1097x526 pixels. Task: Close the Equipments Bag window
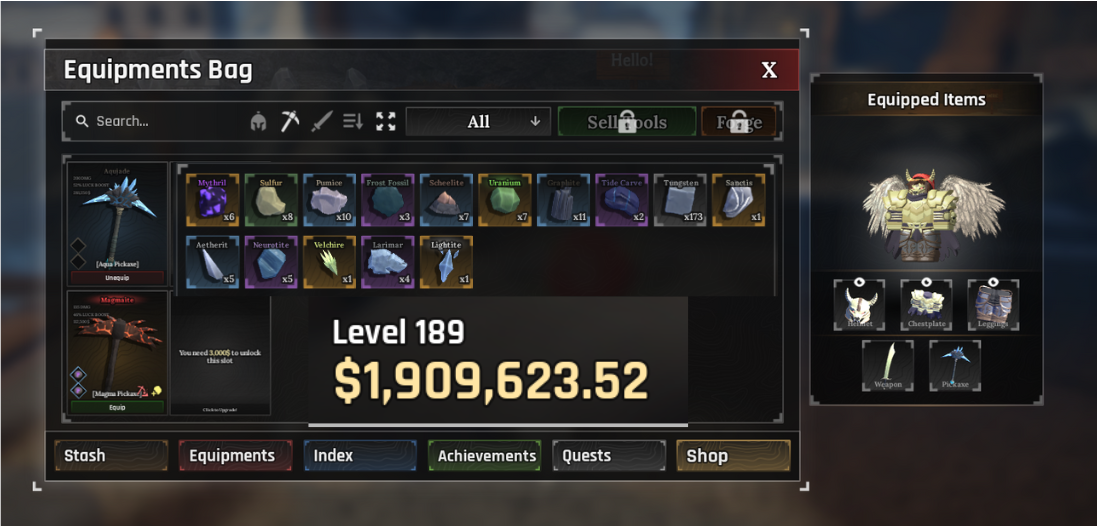click(x=768, y=70)
